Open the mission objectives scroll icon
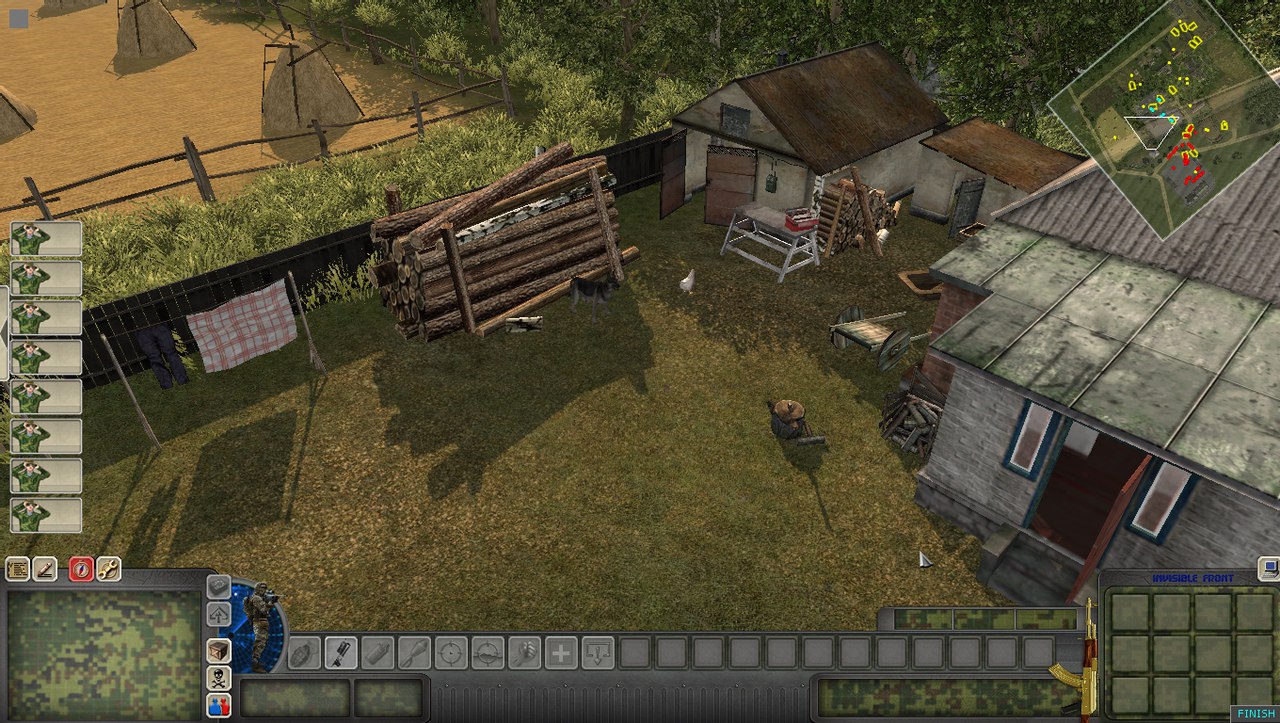The width and height of the screenshot is (1280, 723). coord(18,569)
